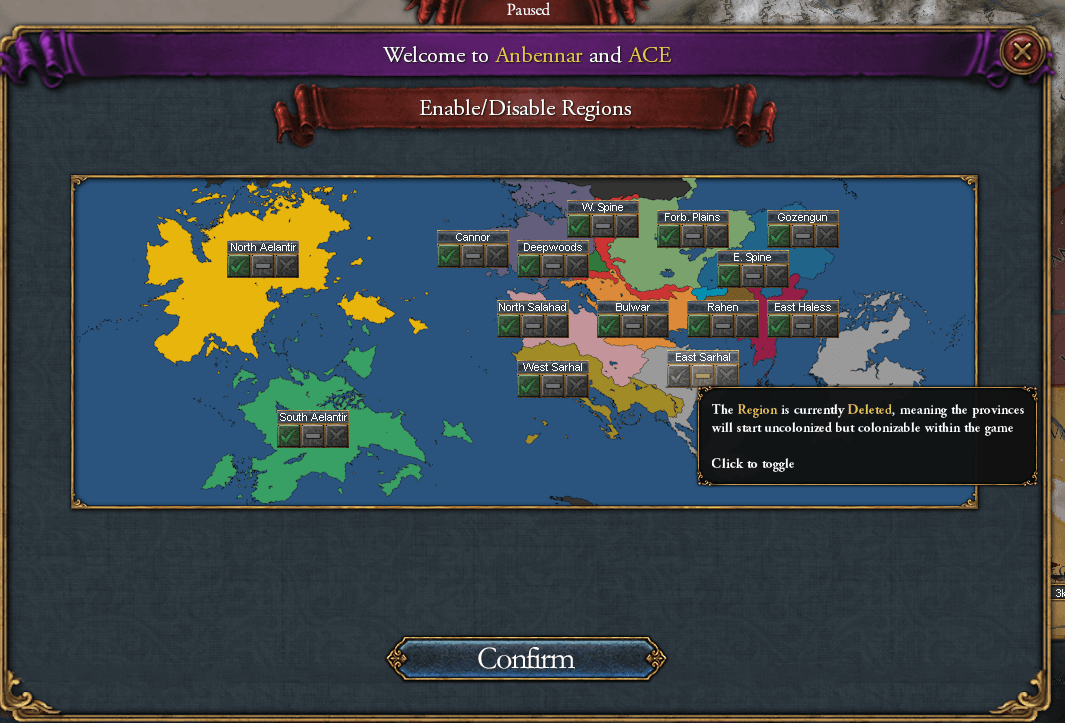1065x723 pixels.
Task: Toggle the checkmark under Rahen
Action: click(699, 326)
